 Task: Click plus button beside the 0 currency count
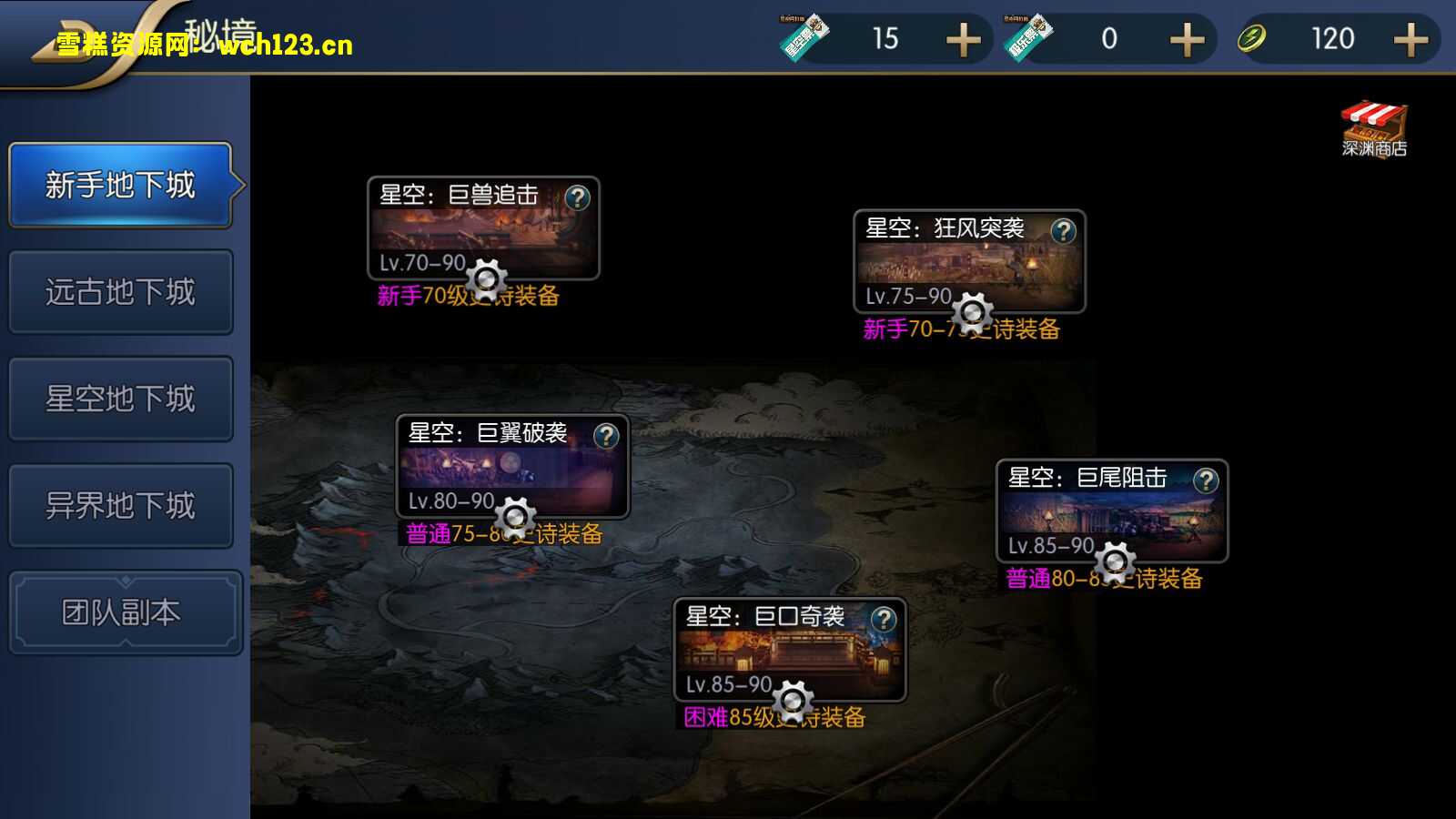[1187, 38]
